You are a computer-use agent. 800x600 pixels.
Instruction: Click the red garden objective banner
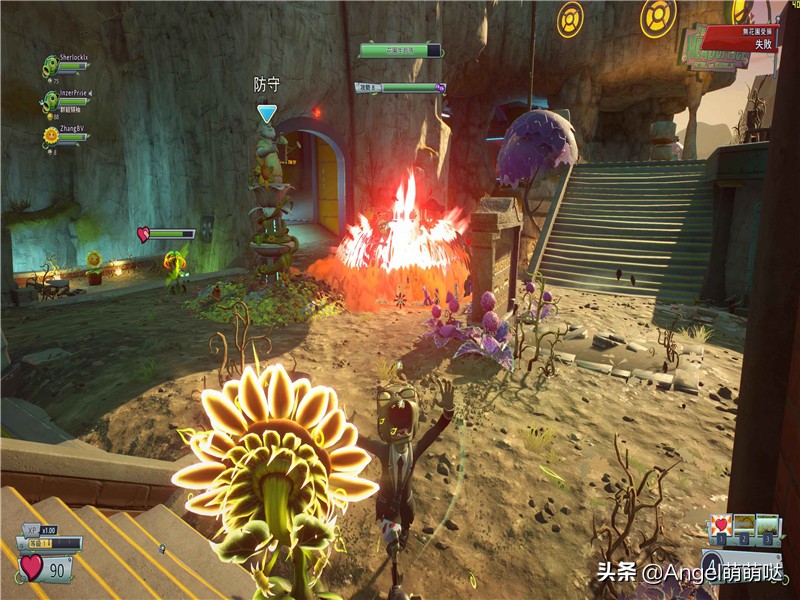pyautogui.click(x=738, y=38)
